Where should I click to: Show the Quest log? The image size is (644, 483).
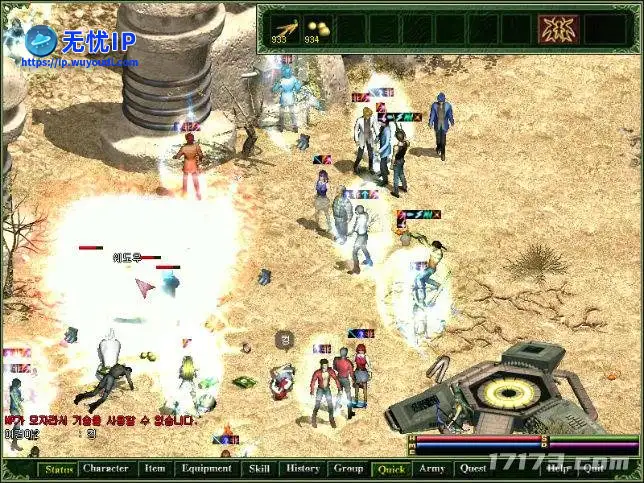473,468
